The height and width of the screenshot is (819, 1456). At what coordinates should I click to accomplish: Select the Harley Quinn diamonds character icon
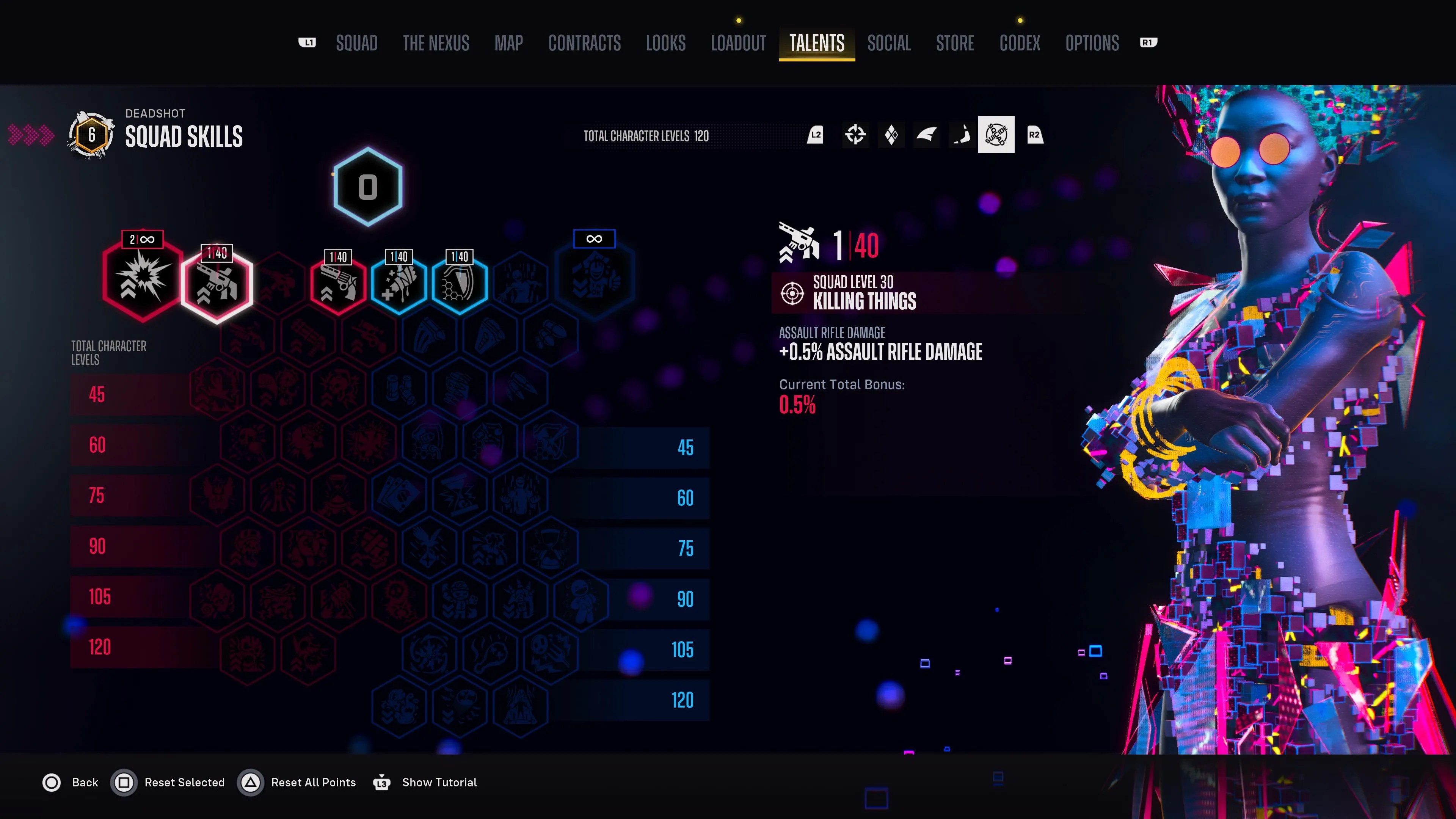pyautogui.click(x=891, y=135)
